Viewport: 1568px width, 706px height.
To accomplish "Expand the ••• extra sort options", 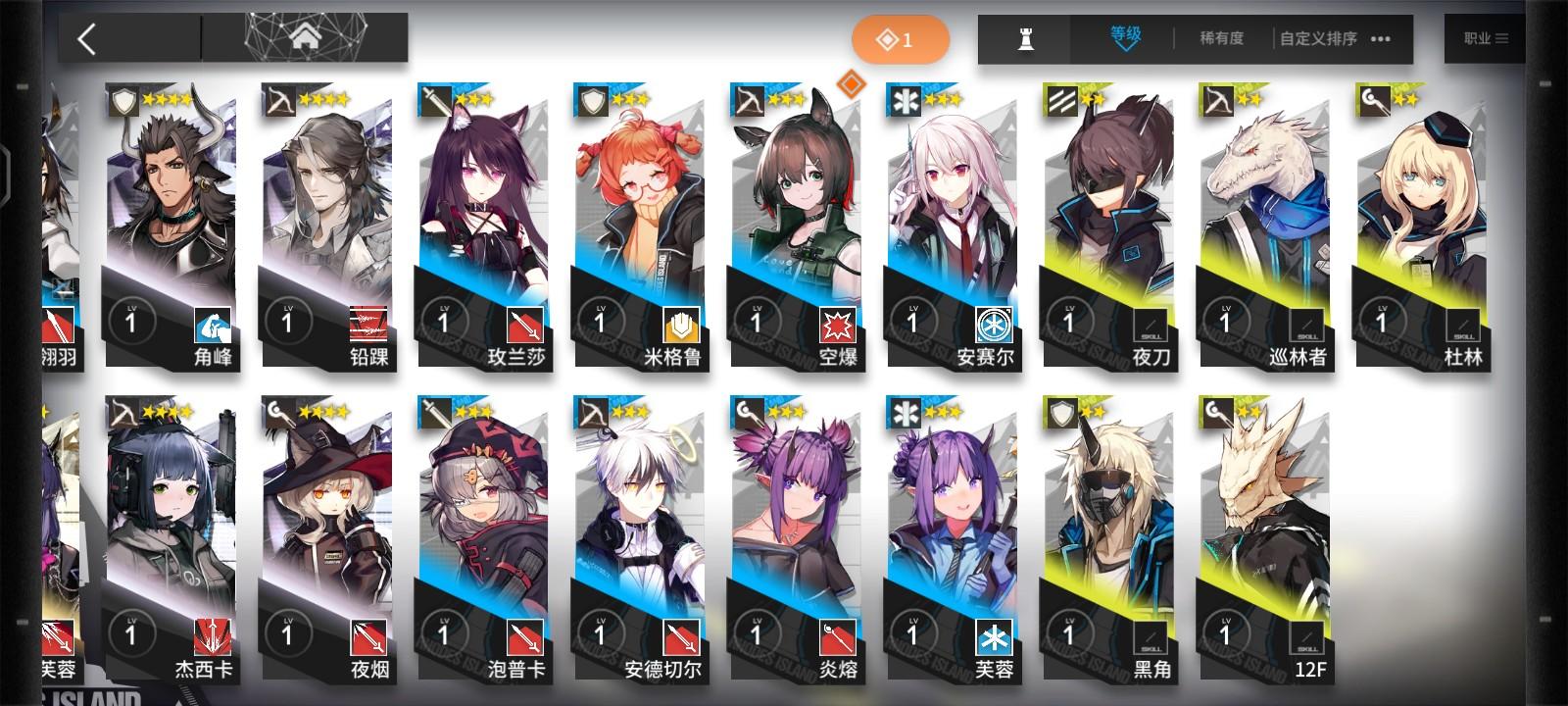I will coord(1384,40).
